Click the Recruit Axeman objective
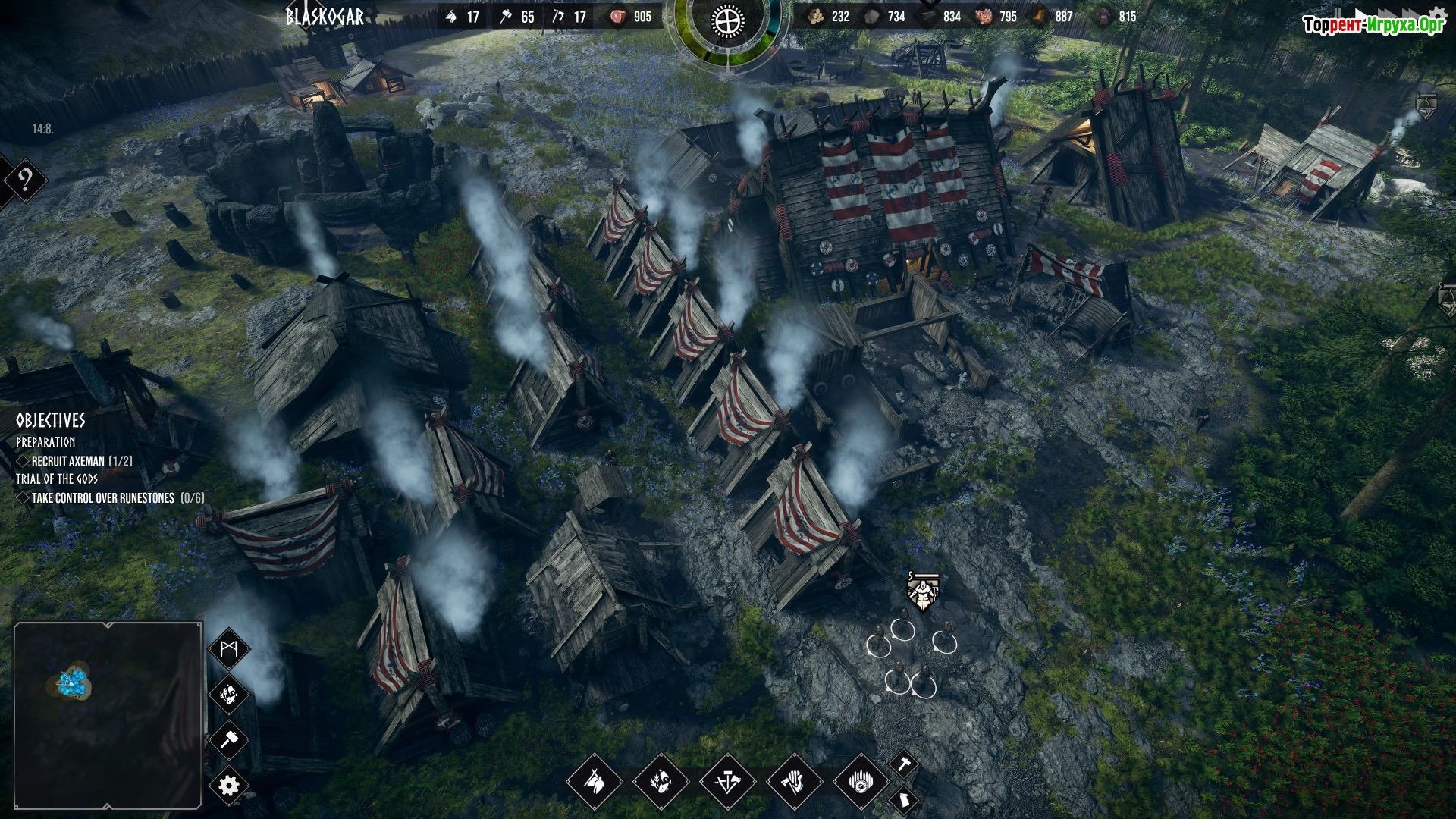Screen dimensions: 1456x819 click(74, 461)
